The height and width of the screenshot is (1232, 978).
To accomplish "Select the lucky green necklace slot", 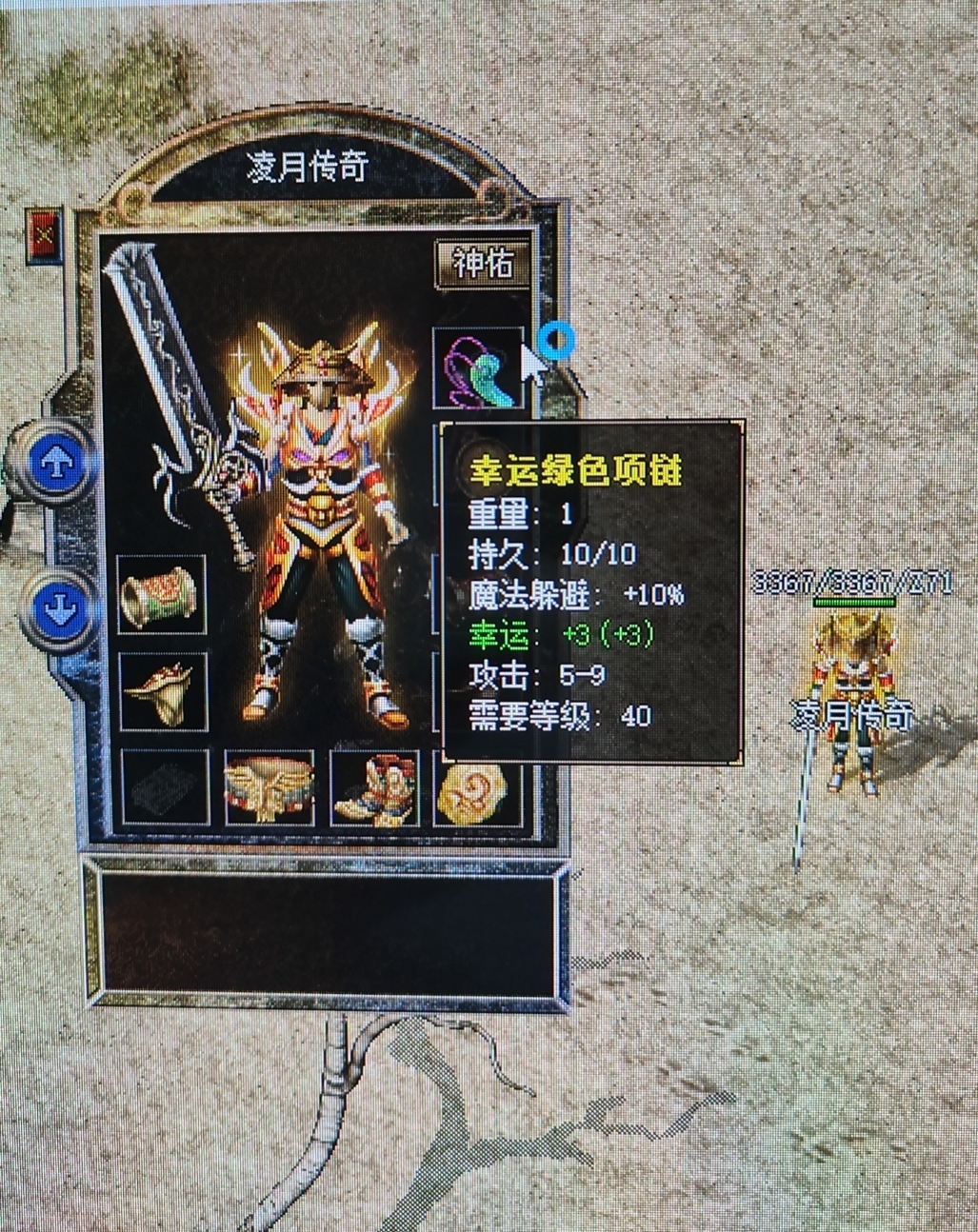I will pyautogui.click(x=479, y=367).
